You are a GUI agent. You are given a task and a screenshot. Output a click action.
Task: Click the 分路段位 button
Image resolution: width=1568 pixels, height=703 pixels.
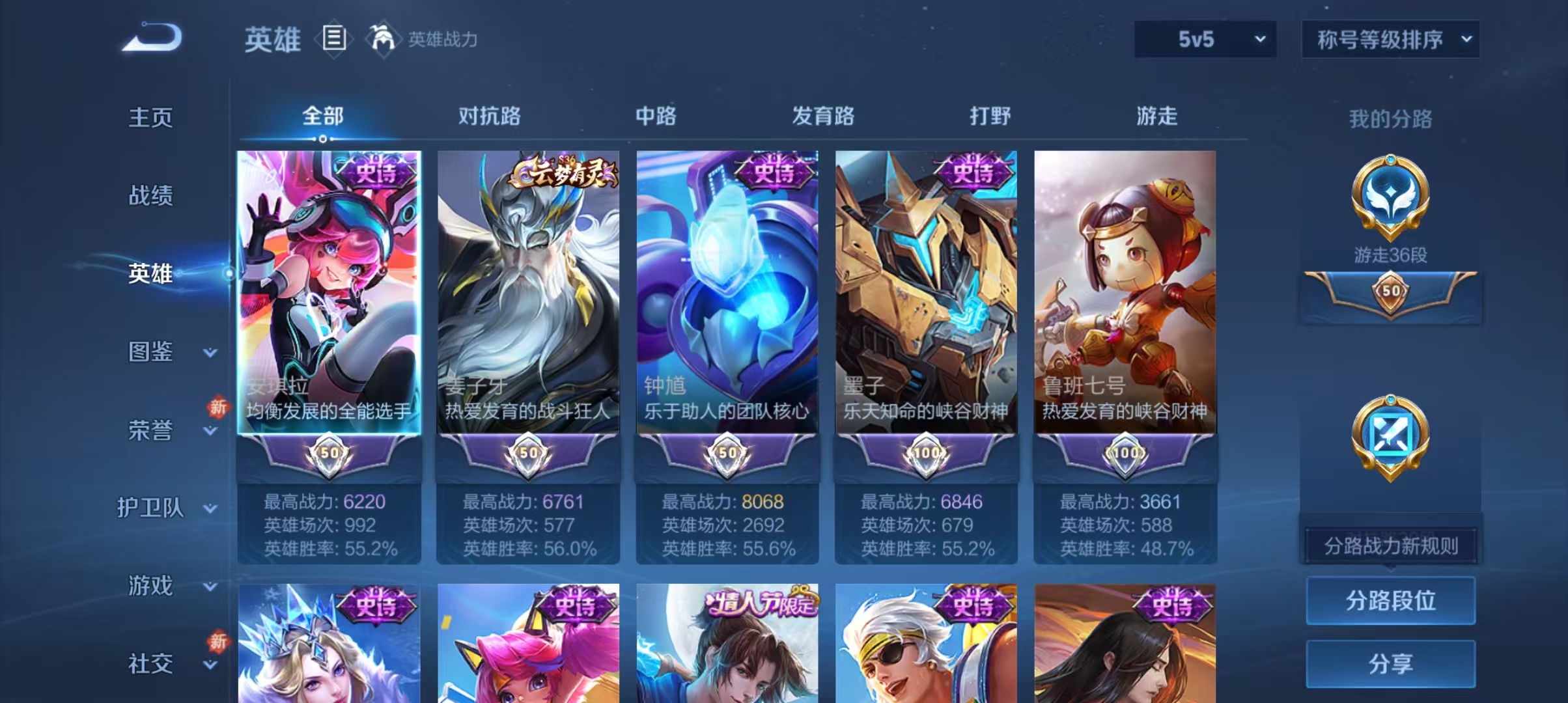[1391, 601]
